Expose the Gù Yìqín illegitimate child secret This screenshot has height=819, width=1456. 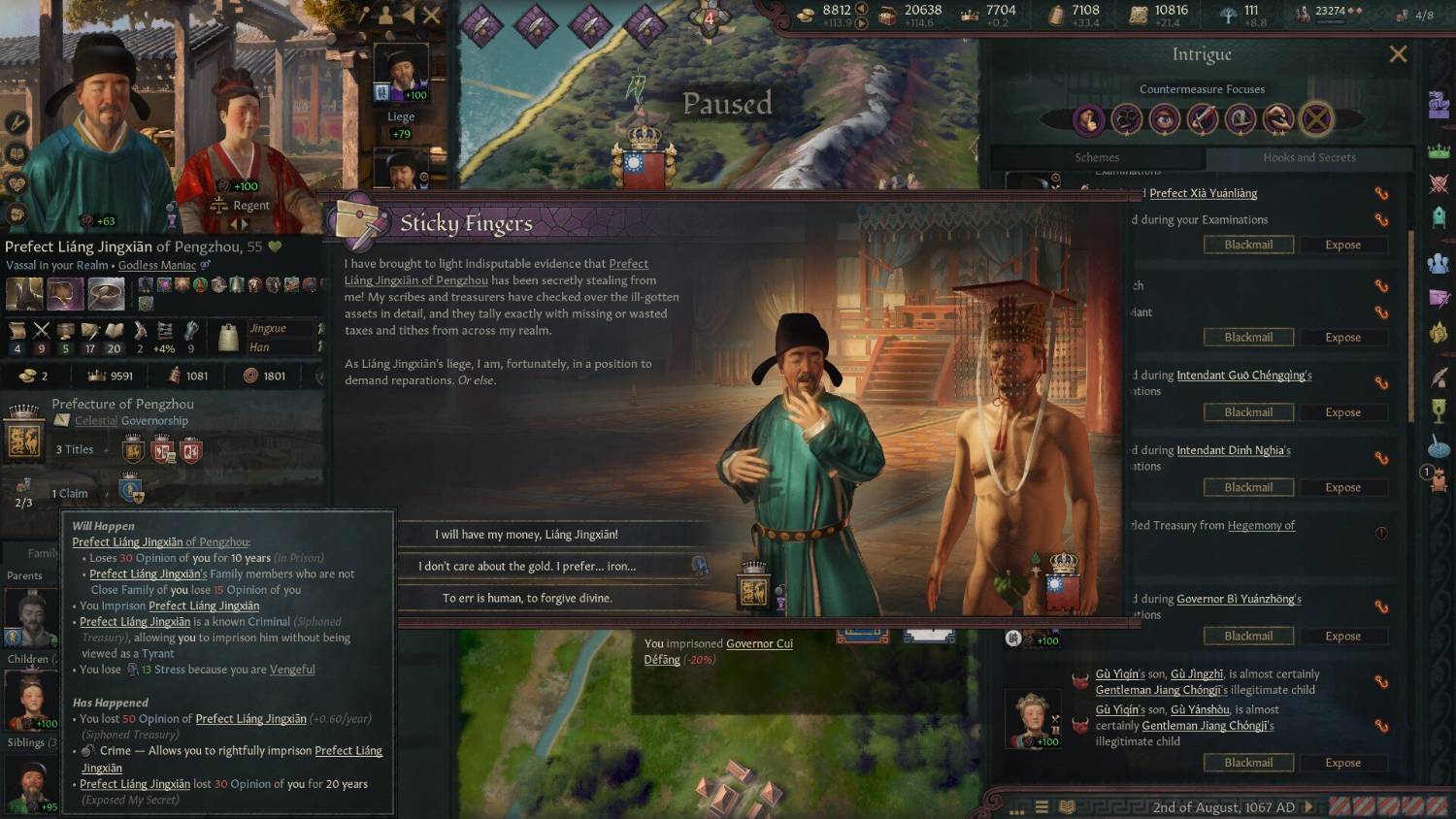tap(1342, 763)
